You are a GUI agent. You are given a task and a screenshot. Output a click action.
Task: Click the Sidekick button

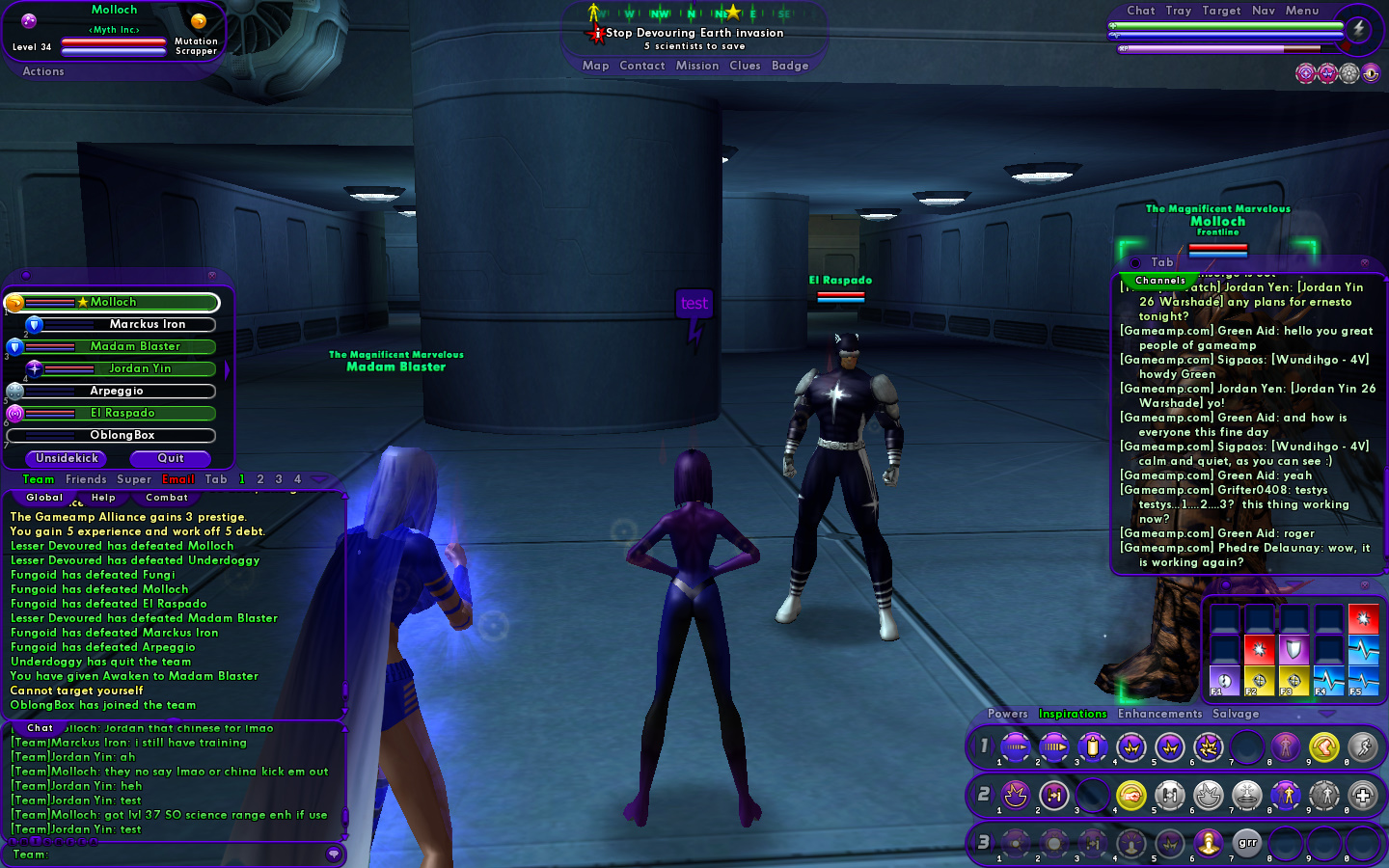pos(67,458)
